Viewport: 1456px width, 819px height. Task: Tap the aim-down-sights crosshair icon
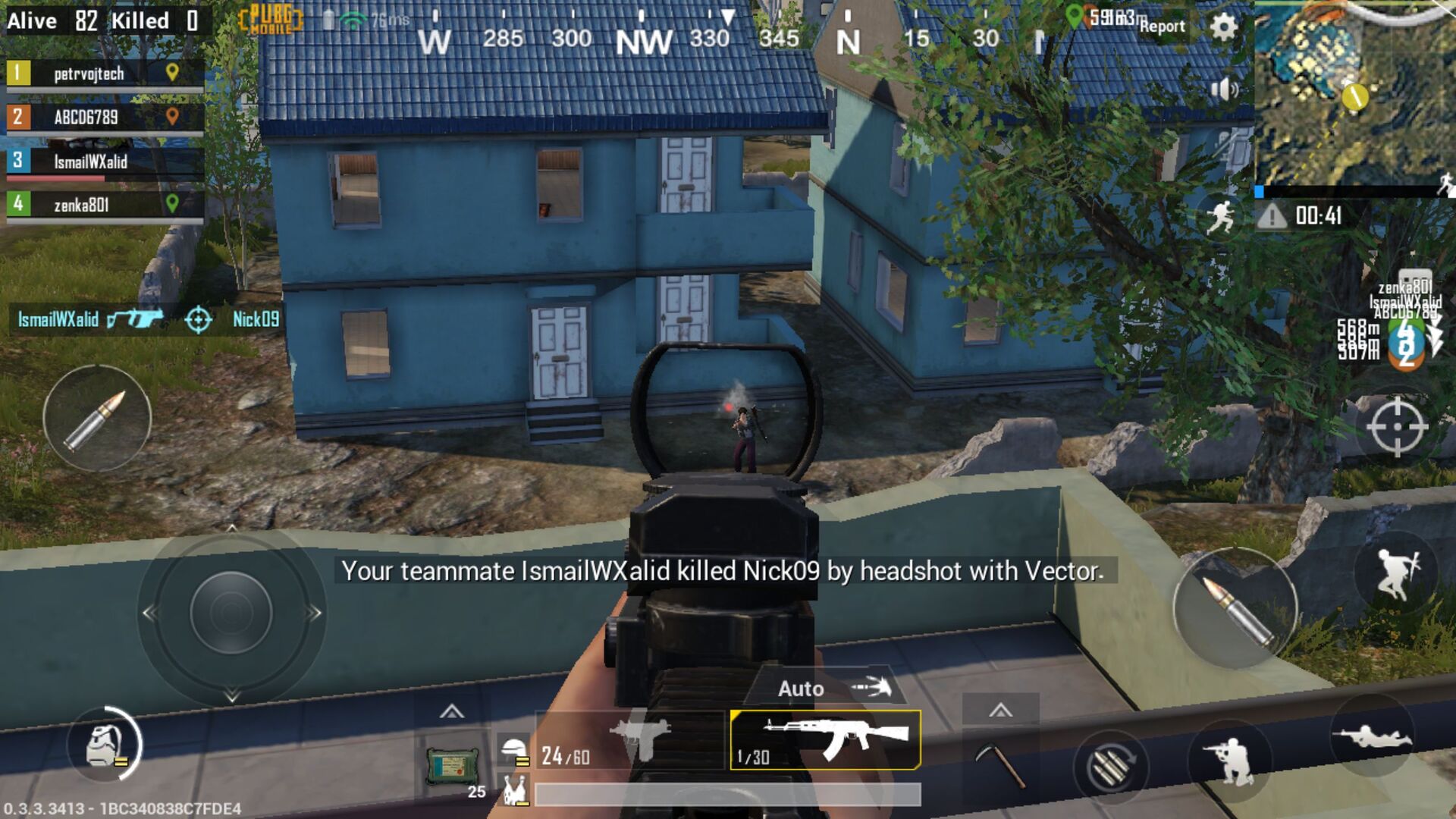click(x=1400, y=427)
